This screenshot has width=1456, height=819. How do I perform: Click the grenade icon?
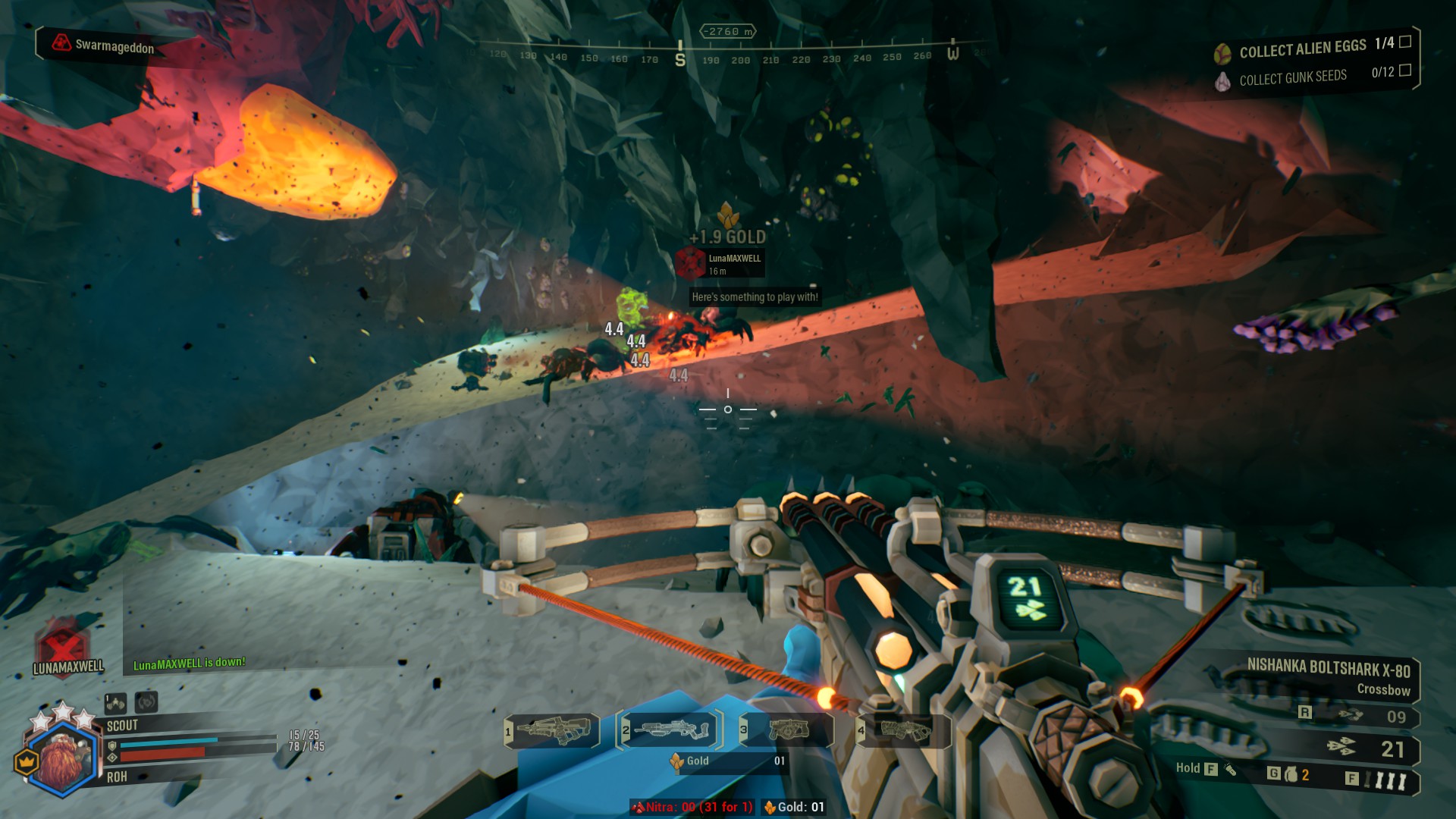click(1291, 774)
